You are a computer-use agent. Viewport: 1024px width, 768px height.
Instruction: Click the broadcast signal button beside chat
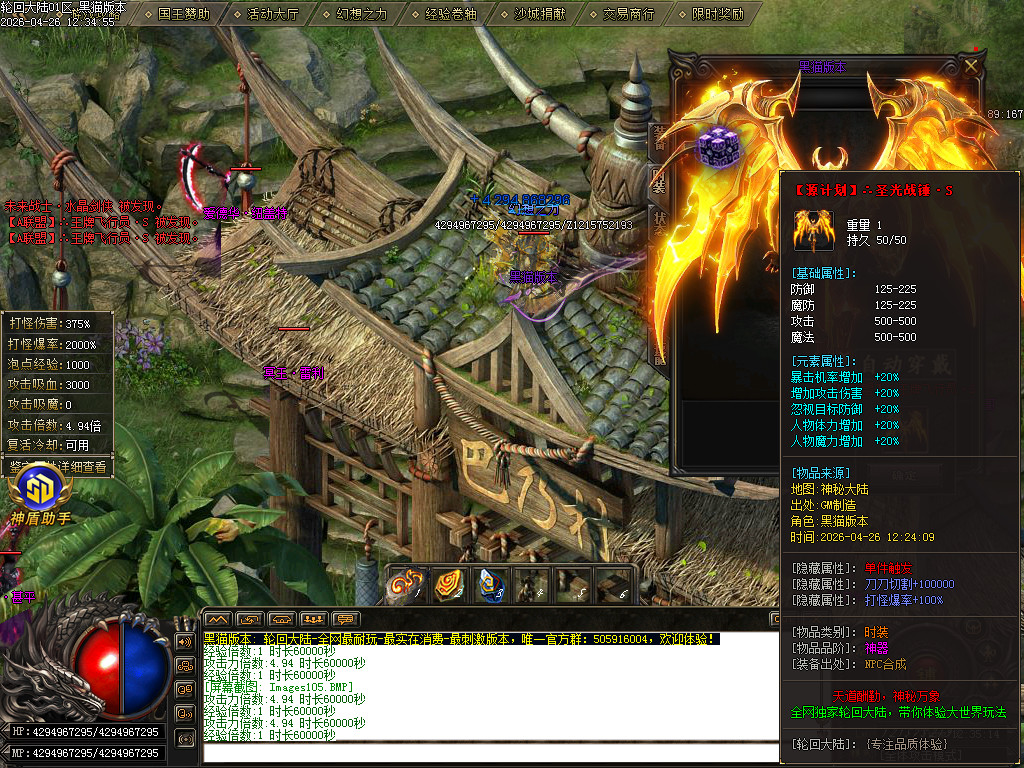coord(185,738)
